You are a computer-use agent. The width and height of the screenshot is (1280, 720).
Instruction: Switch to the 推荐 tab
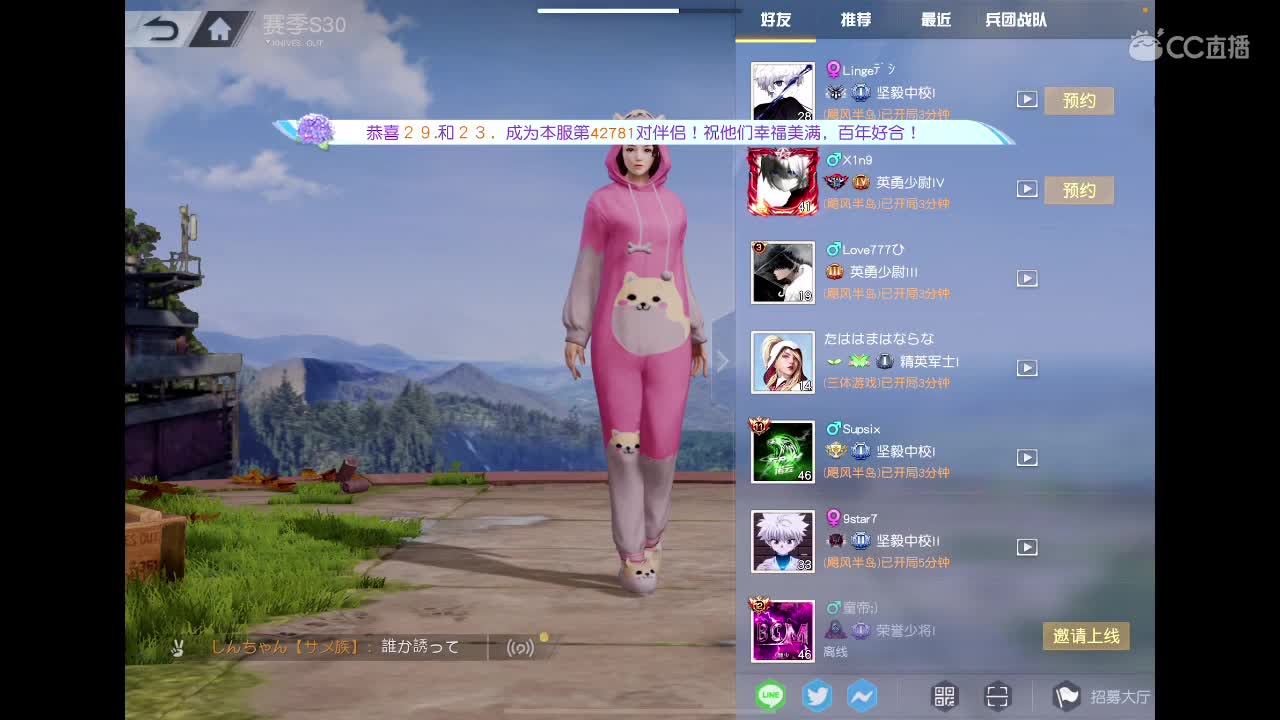click(855, 18)
